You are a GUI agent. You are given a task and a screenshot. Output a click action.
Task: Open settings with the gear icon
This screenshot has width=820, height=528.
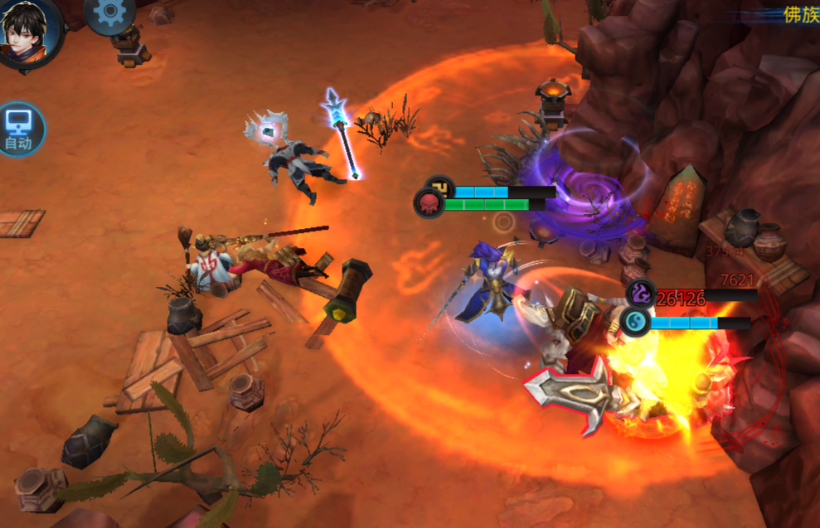[x=110, y=13]
